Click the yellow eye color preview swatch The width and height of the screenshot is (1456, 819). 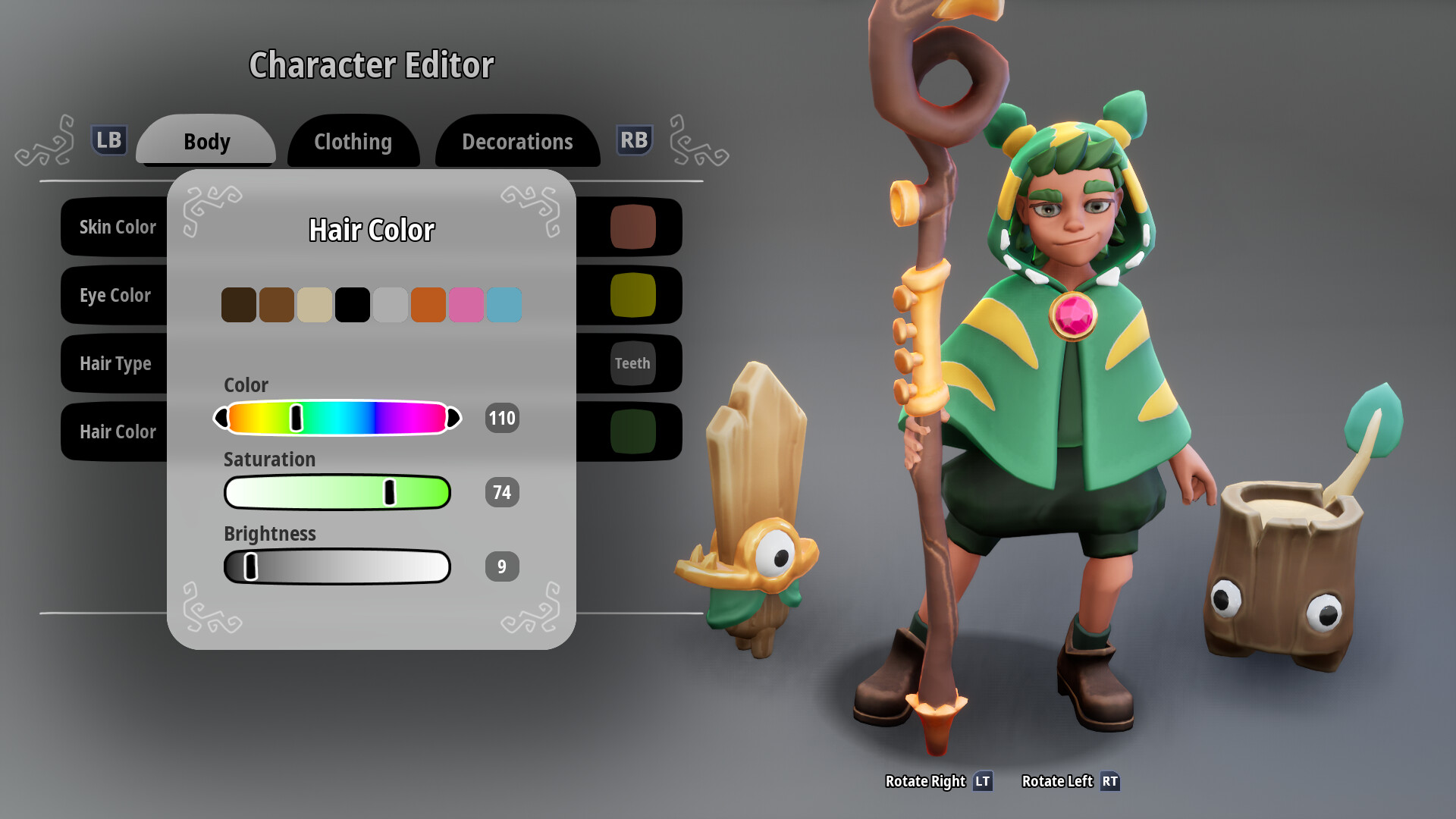[x=632, y=295]
